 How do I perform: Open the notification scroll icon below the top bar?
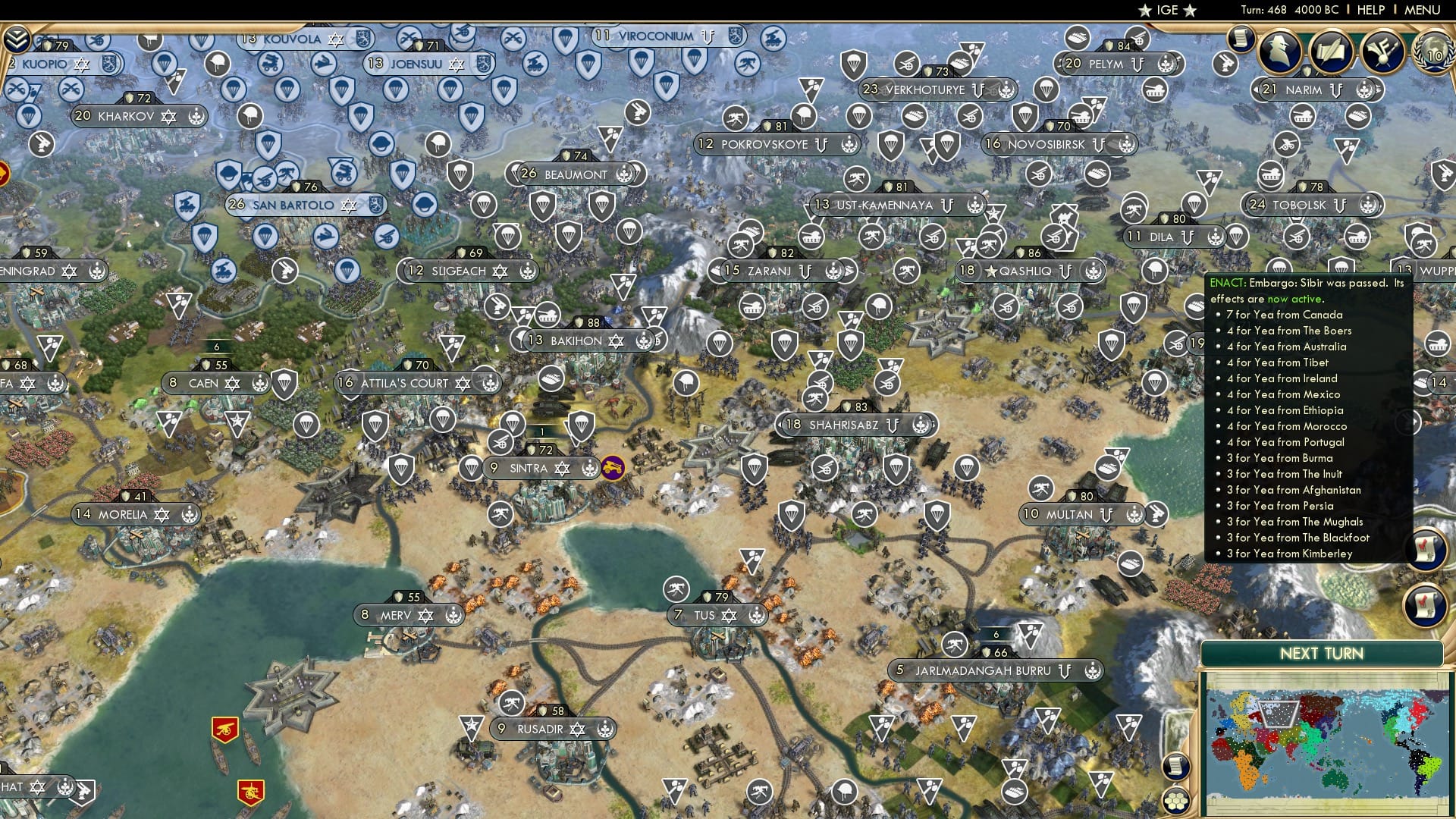1241,38
